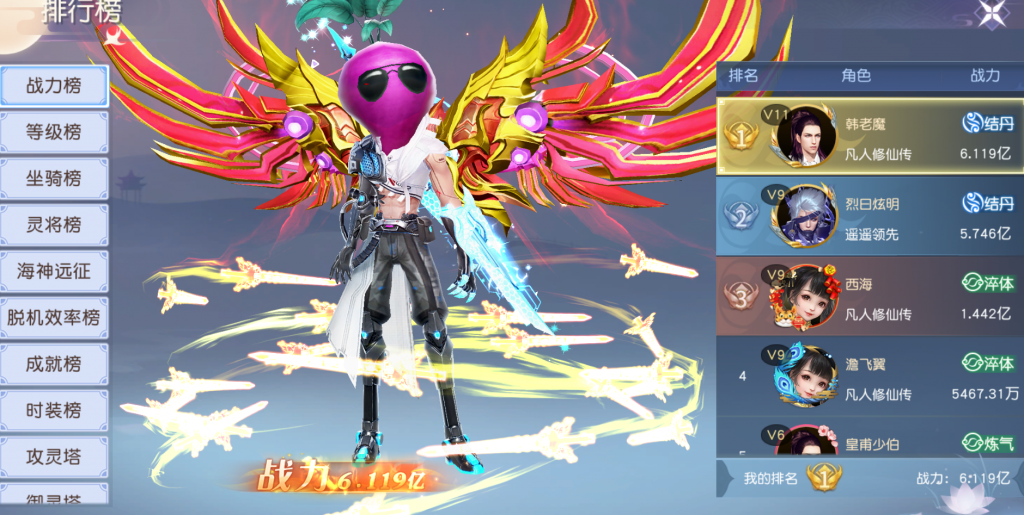Switch to the 战力榜 ranking tab
The height and width of the screenshot is (515, 1024).
(x=54, y=86)
